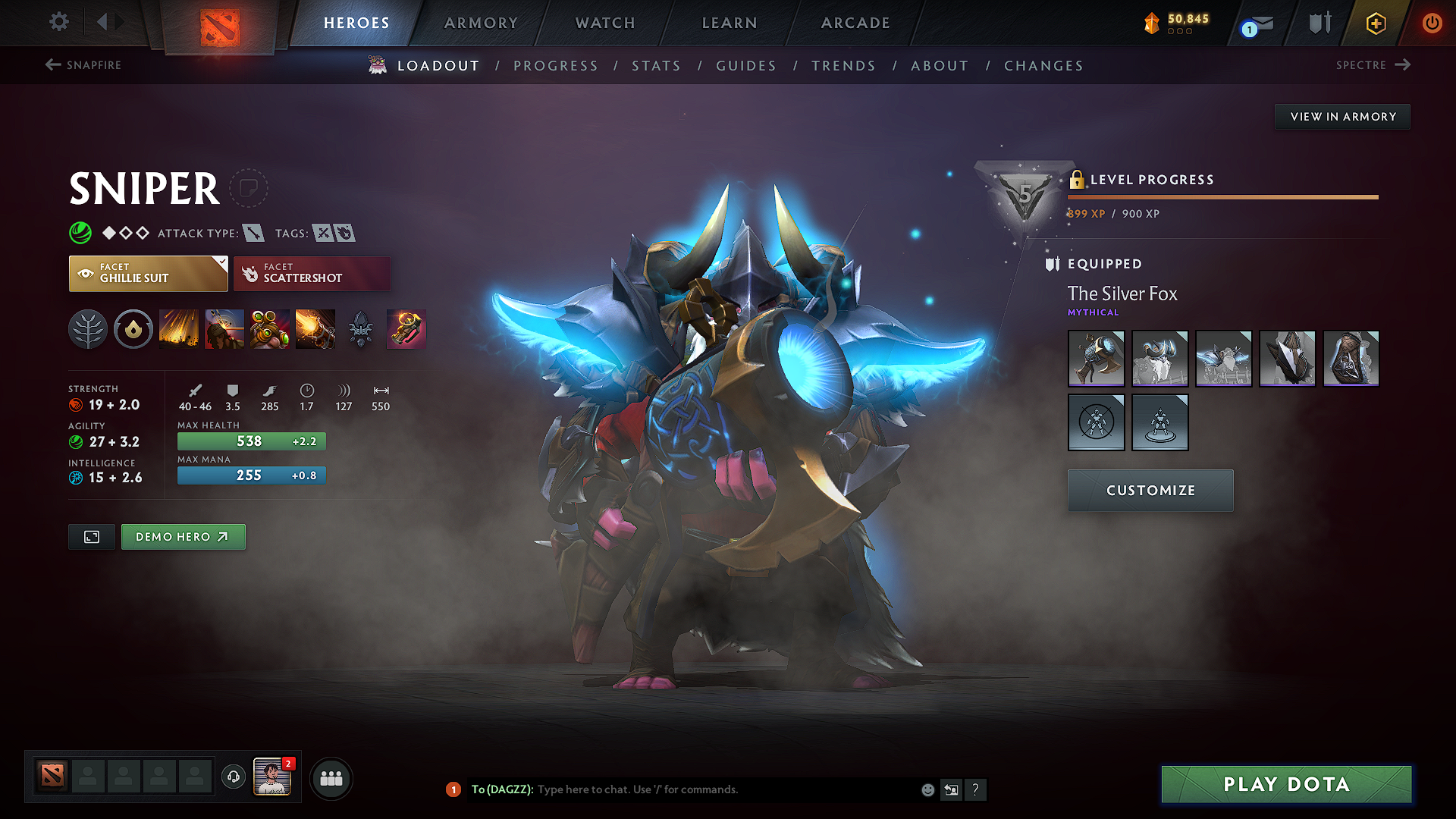Click the VIEW IN ARMORY button
Screen dimensions: 1456x819
click(1341, 116)
